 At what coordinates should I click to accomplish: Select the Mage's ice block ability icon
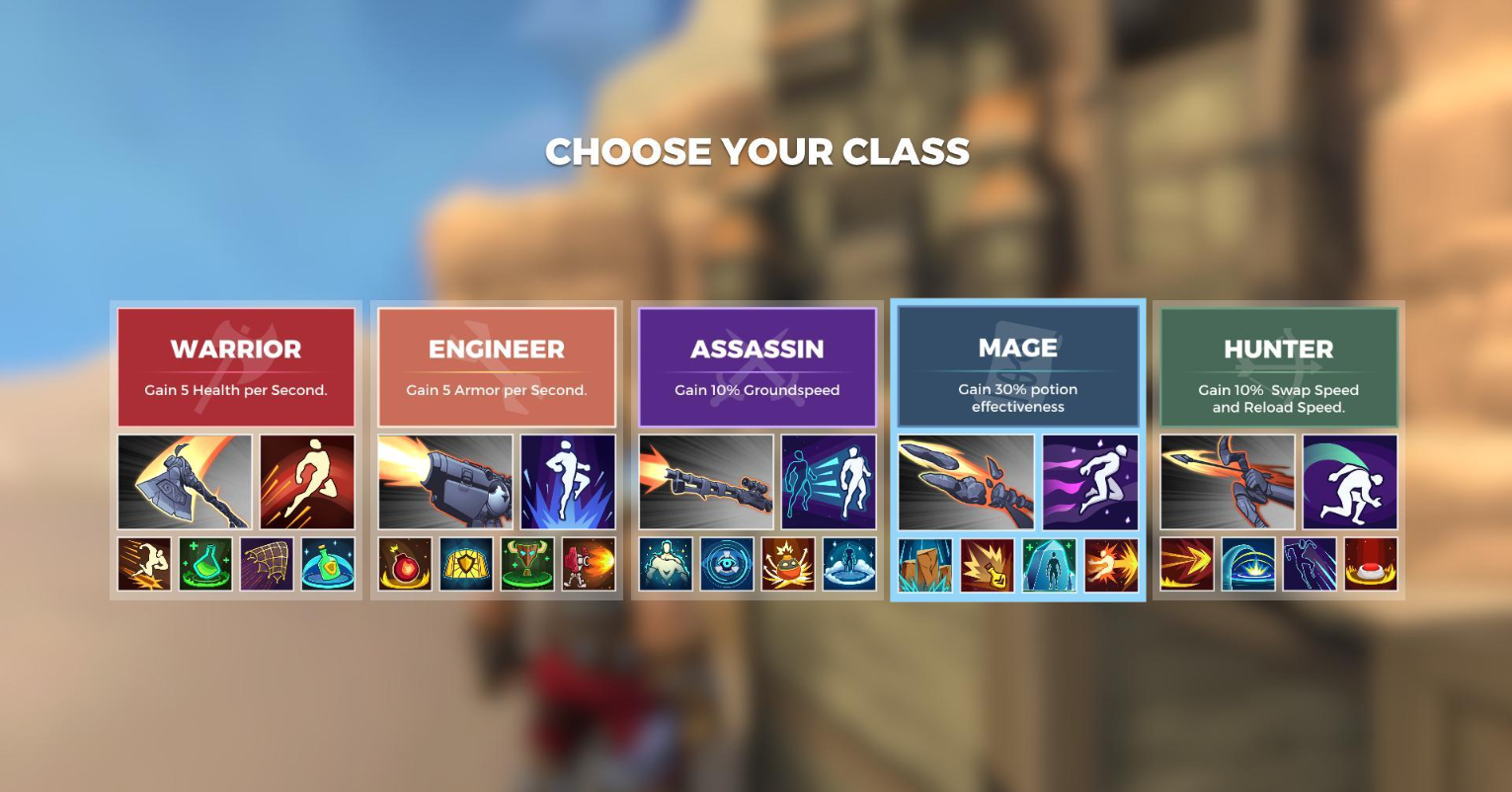1049,565
